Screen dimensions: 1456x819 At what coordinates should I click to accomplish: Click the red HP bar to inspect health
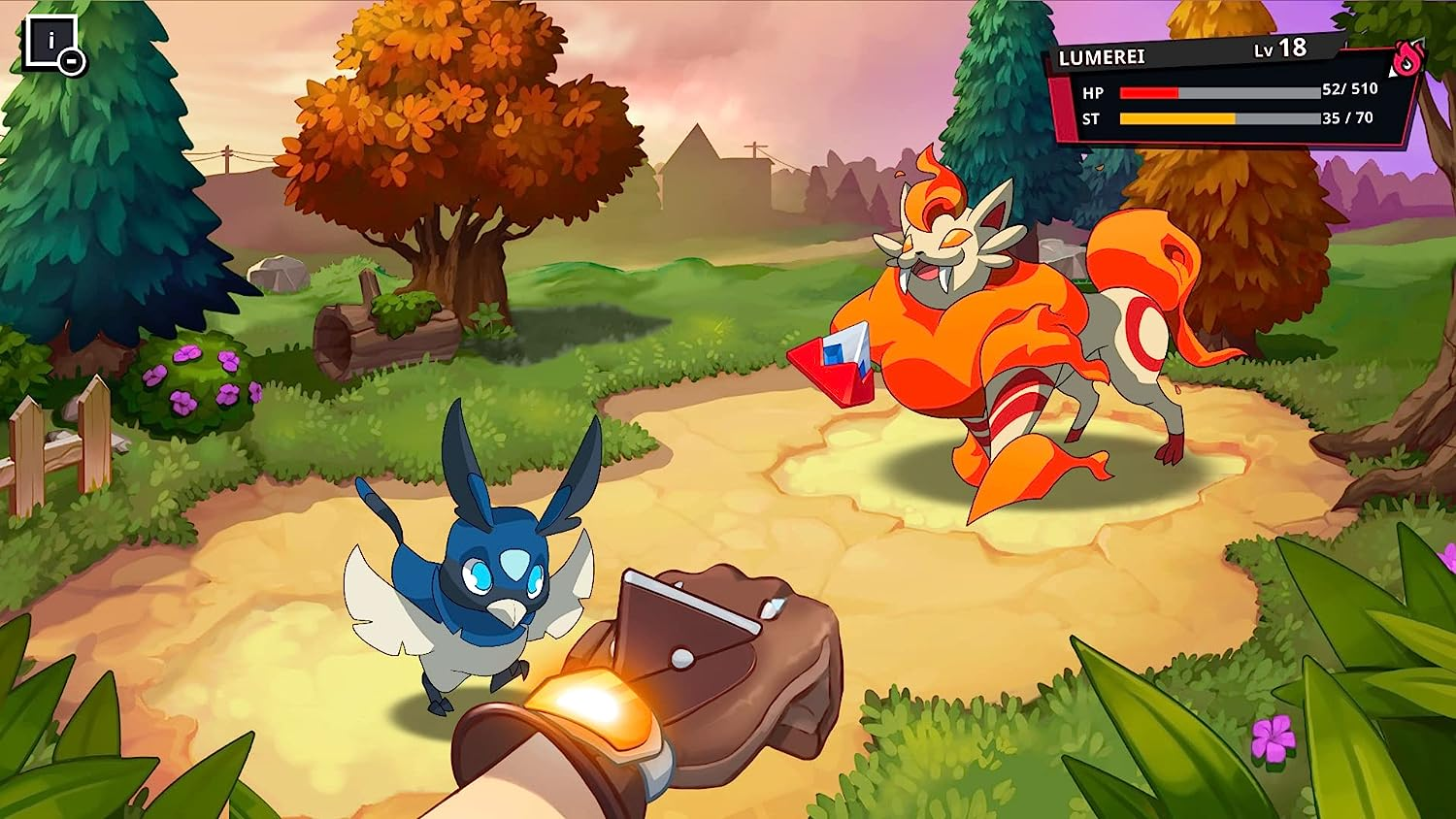[1150, 94]
